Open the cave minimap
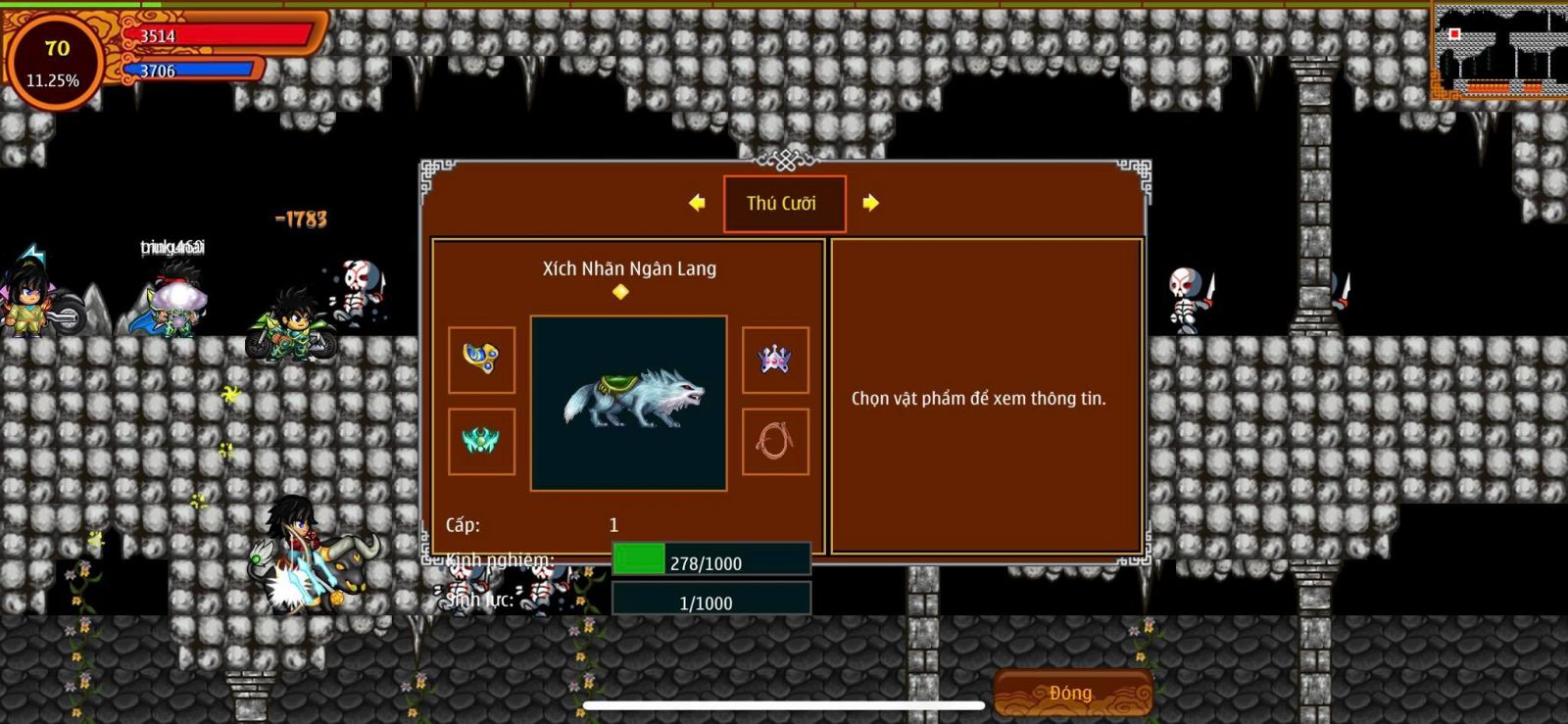The width and height of the screenshot is (1568, 724). coord(1498,51)
